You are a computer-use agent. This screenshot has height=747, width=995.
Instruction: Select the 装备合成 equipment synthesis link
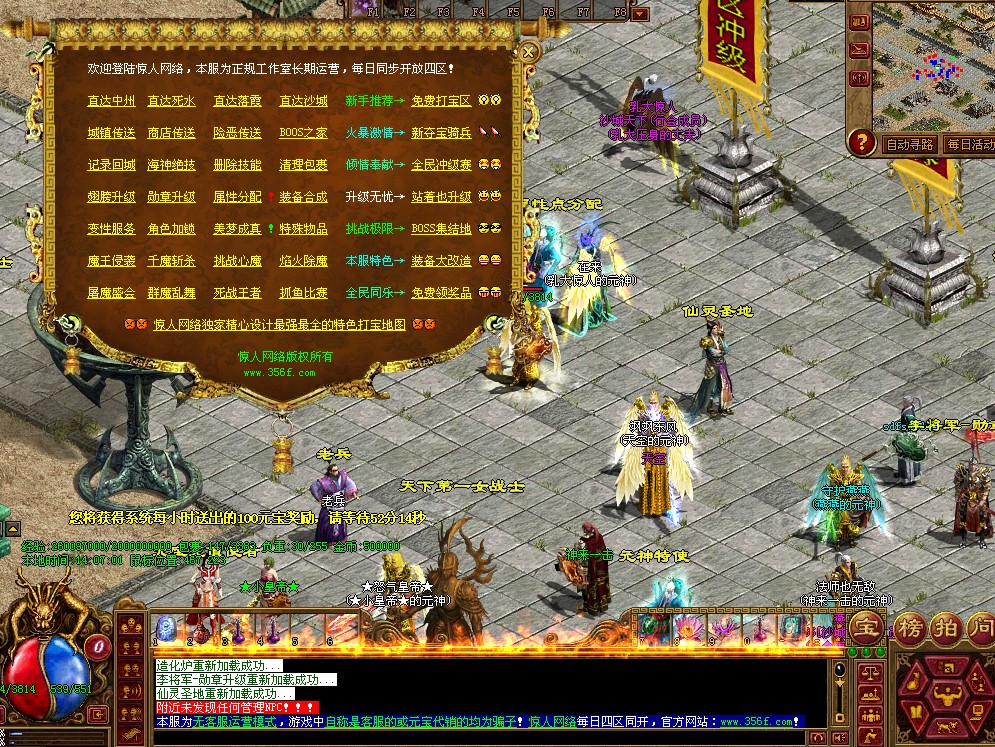tap(303, 197)
